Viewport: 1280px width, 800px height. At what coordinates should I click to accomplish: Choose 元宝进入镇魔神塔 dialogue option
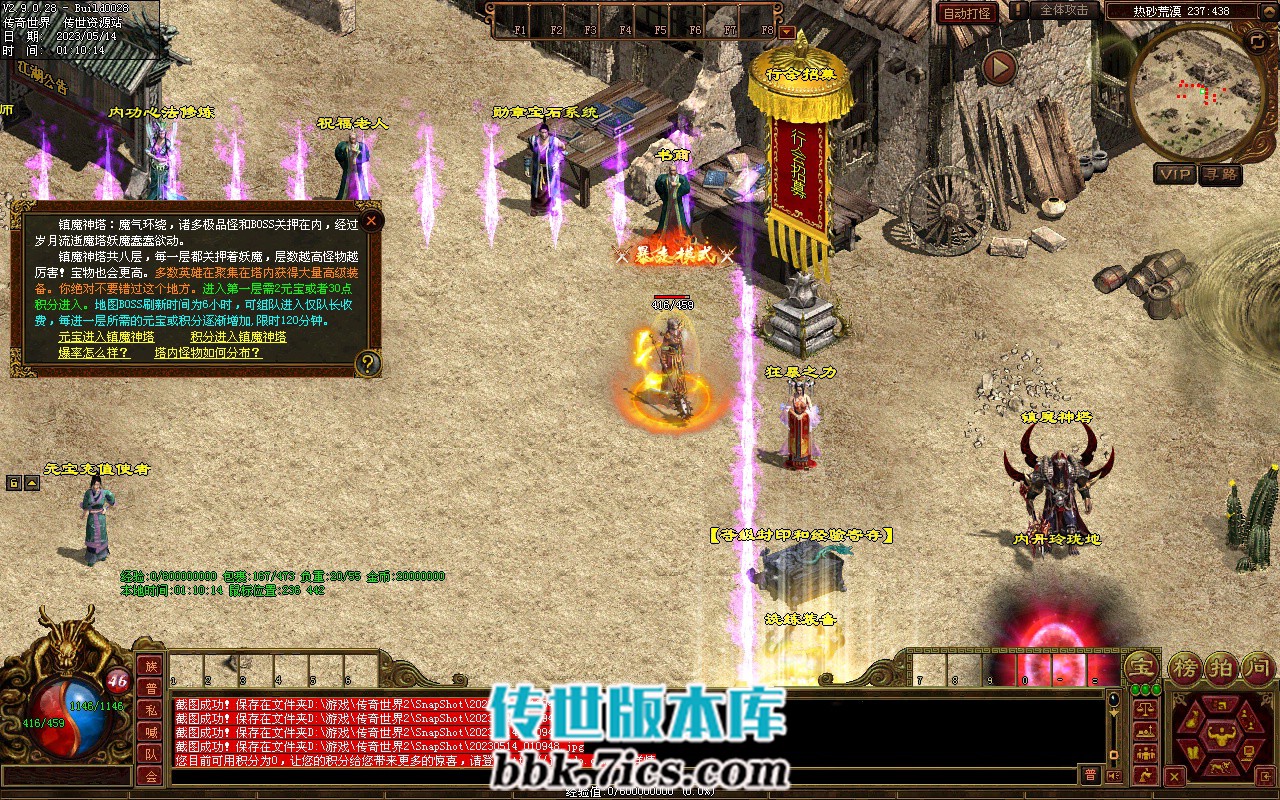(x=106, y=337)
